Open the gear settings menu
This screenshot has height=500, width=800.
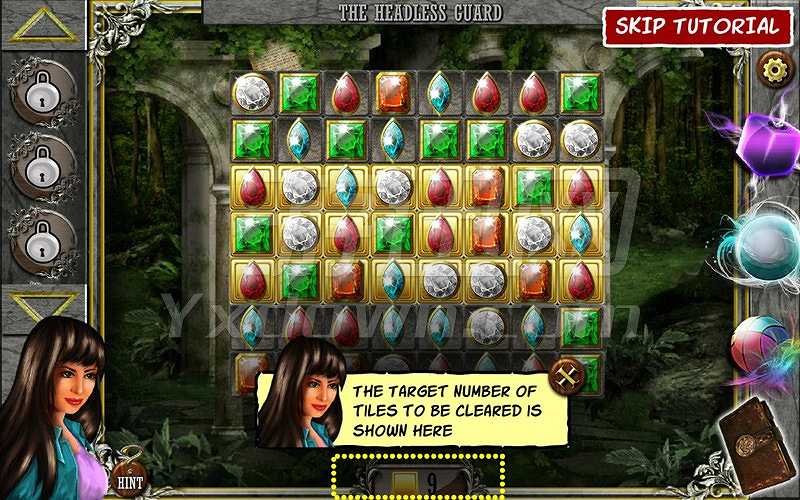point(772,68)
